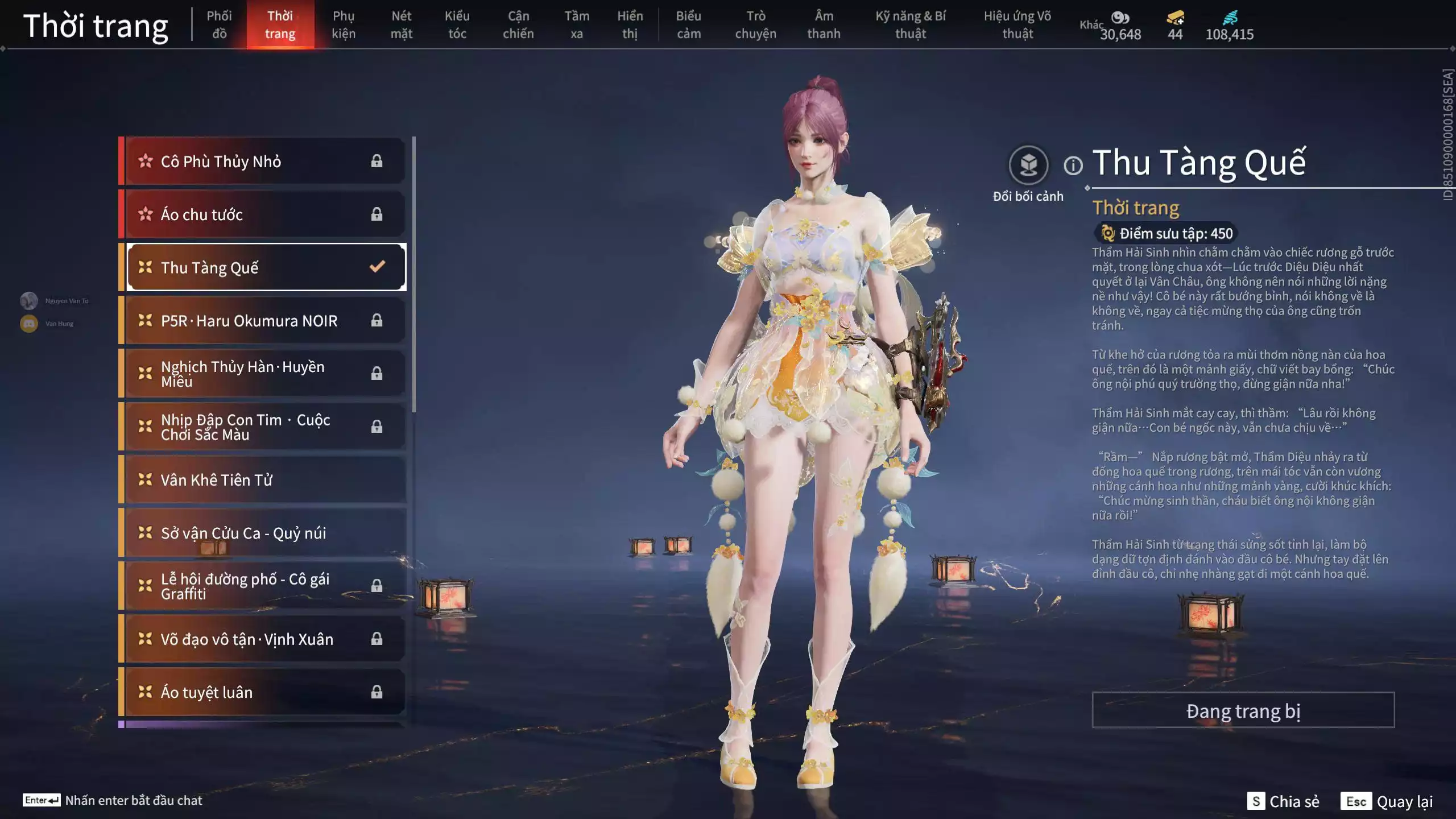
Task: Choose the Cô Phù Thủy Nhỏ outfit
Action: point(265,162)
